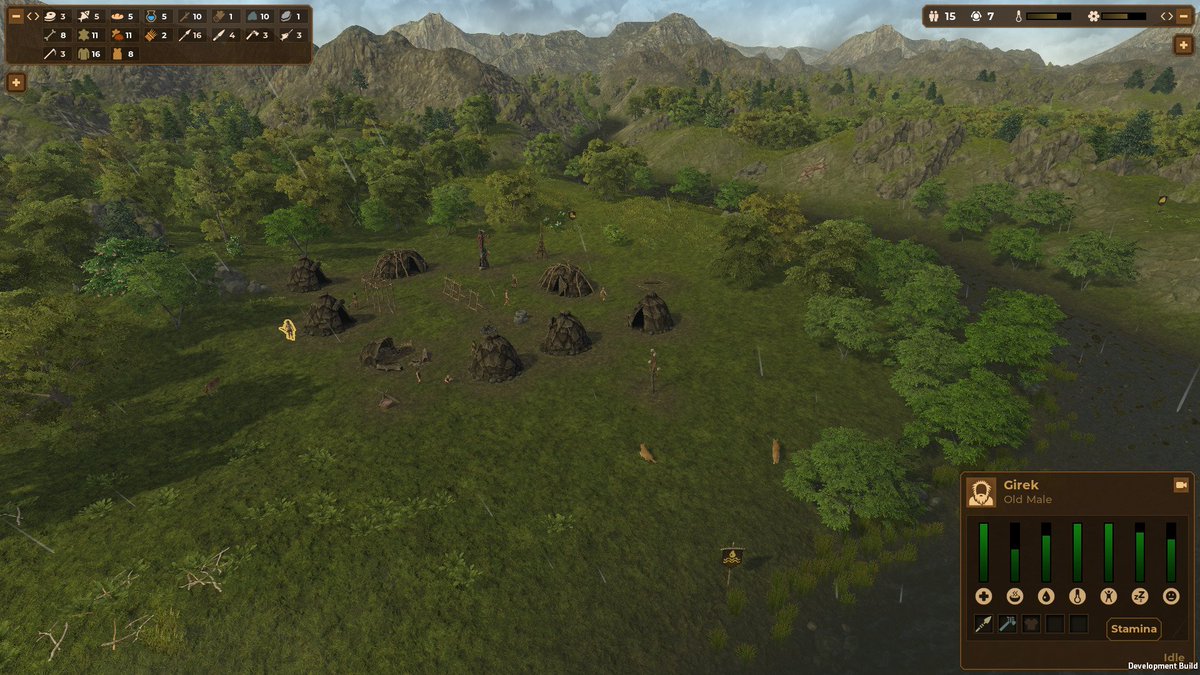
Task: Select Girek's equipped spear slot
Action: 983,624
